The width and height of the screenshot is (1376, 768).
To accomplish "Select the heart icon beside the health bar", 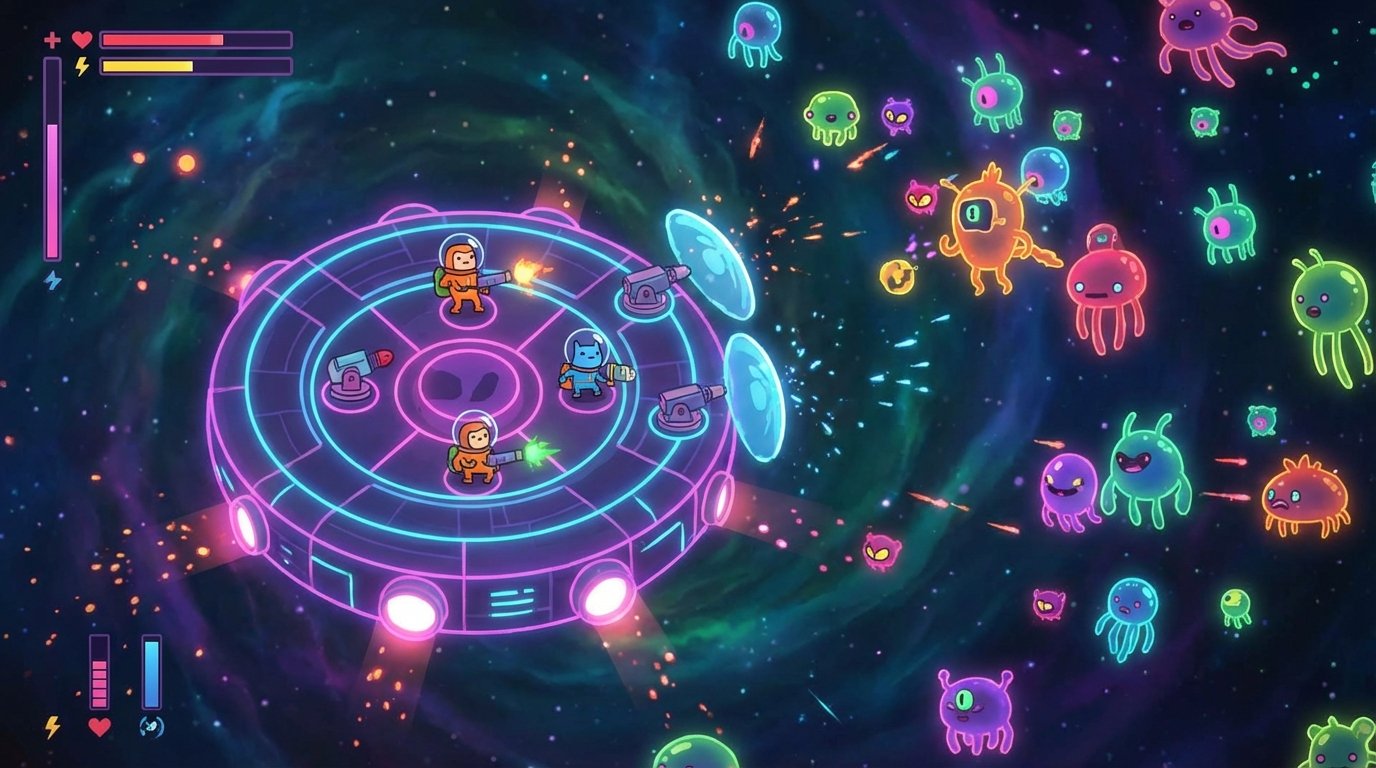I will click(x=80, y=38).
